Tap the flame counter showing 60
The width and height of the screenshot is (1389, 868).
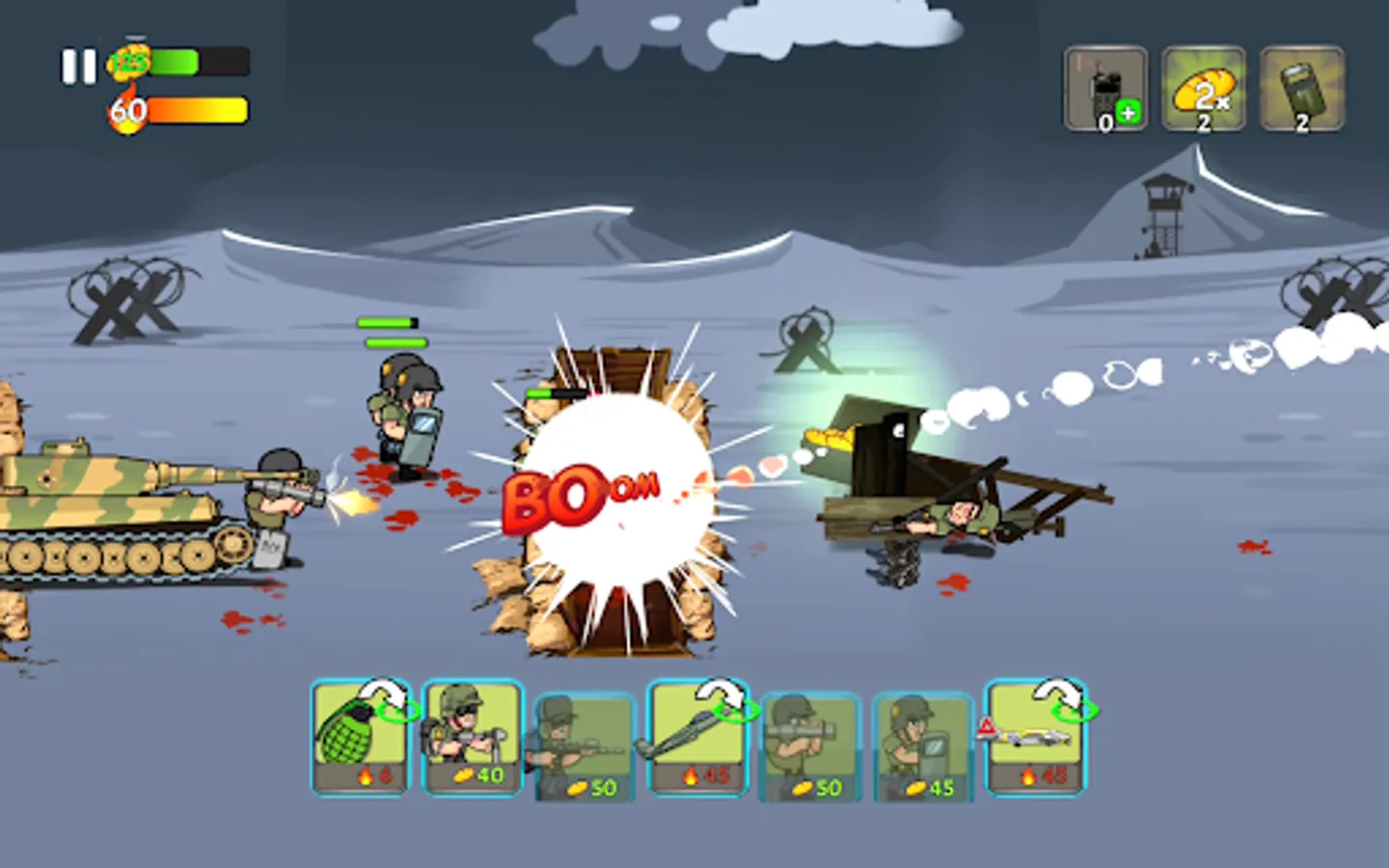pos(126,110)
